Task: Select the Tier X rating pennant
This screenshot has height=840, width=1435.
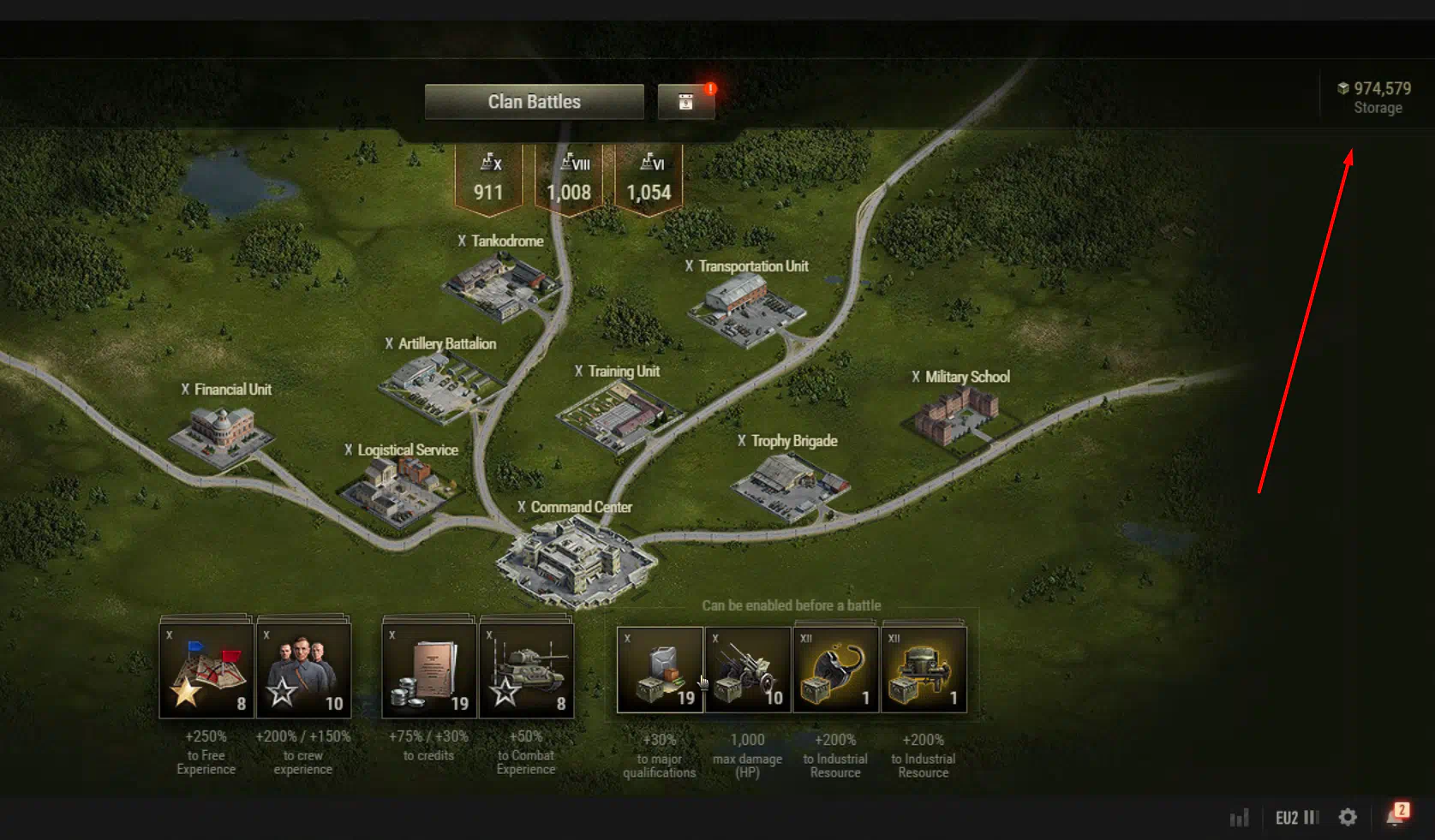Action: pos(488,179)
